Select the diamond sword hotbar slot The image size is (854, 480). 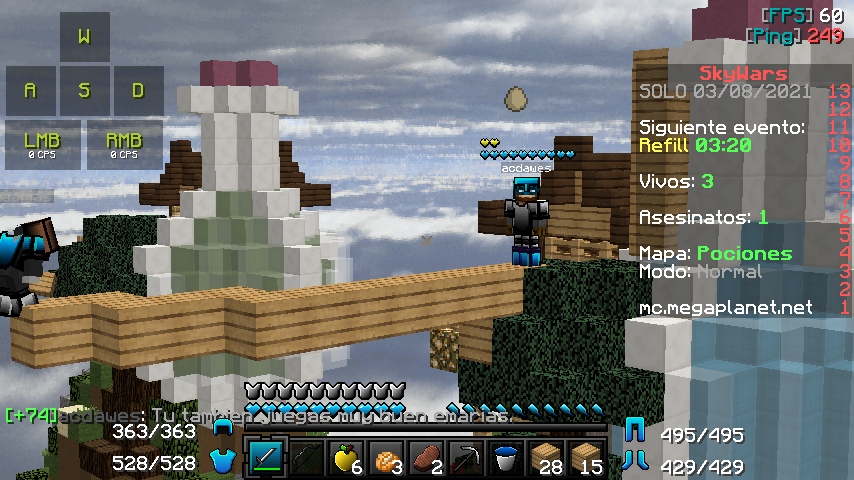[x=267, y=460]
